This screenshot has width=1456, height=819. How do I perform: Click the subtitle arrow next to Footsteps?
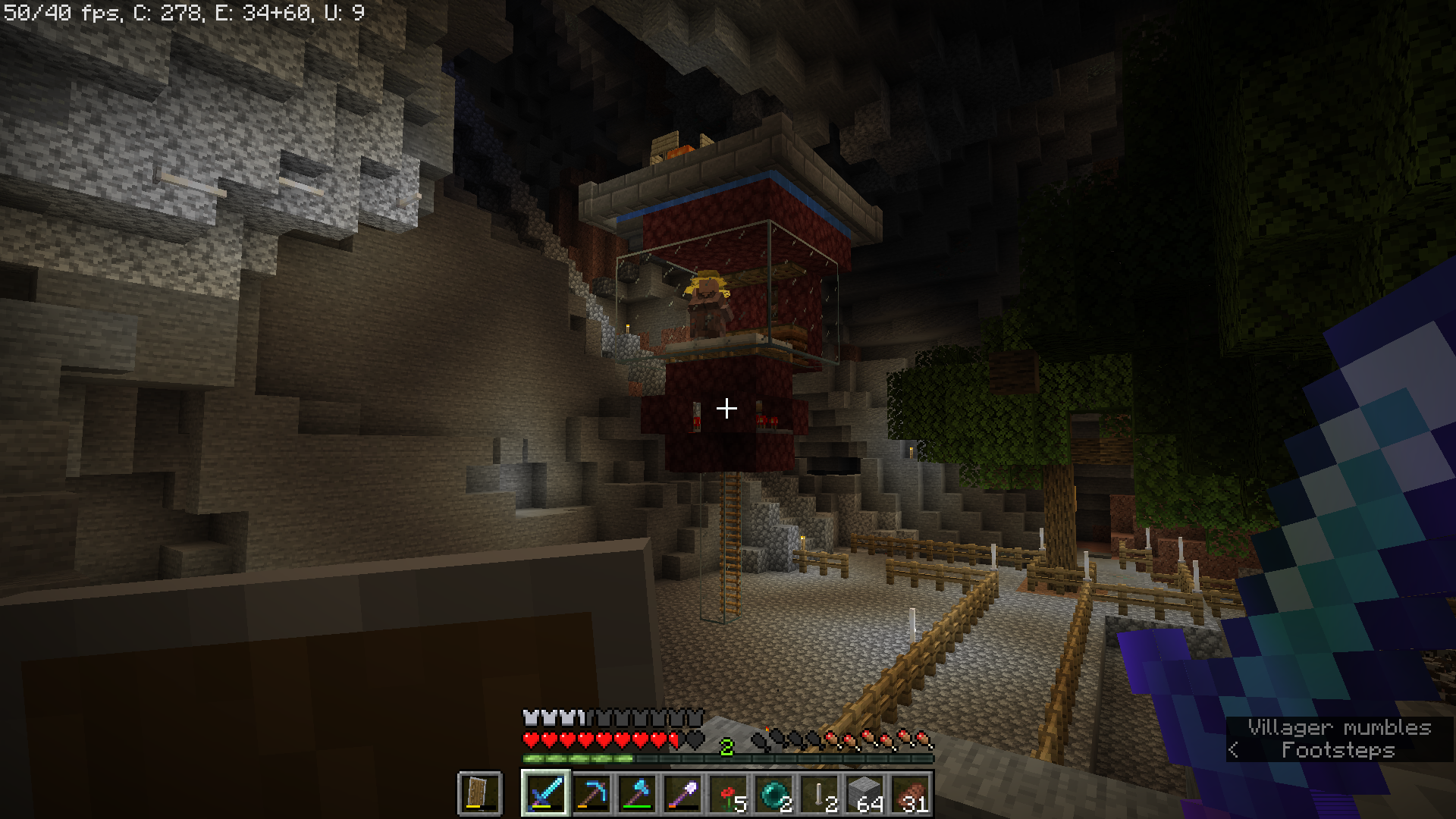pyautogui.click(x=1234, y=749)
